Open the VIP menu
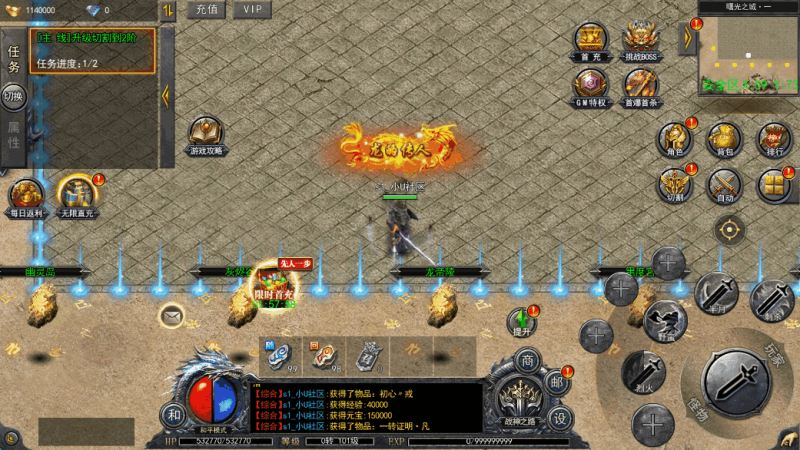This screenshot has width=800, height=450. pos(252,10)
